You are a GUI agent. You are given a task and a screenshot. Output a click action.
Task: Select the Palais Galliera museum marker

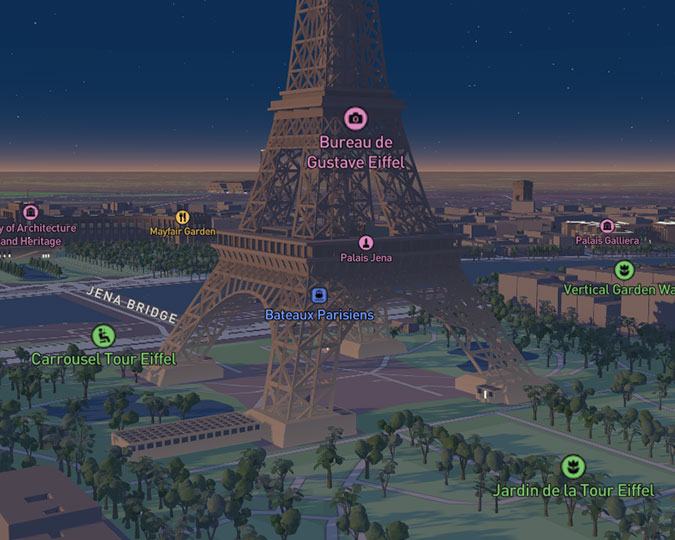click(x=607, y=226)
